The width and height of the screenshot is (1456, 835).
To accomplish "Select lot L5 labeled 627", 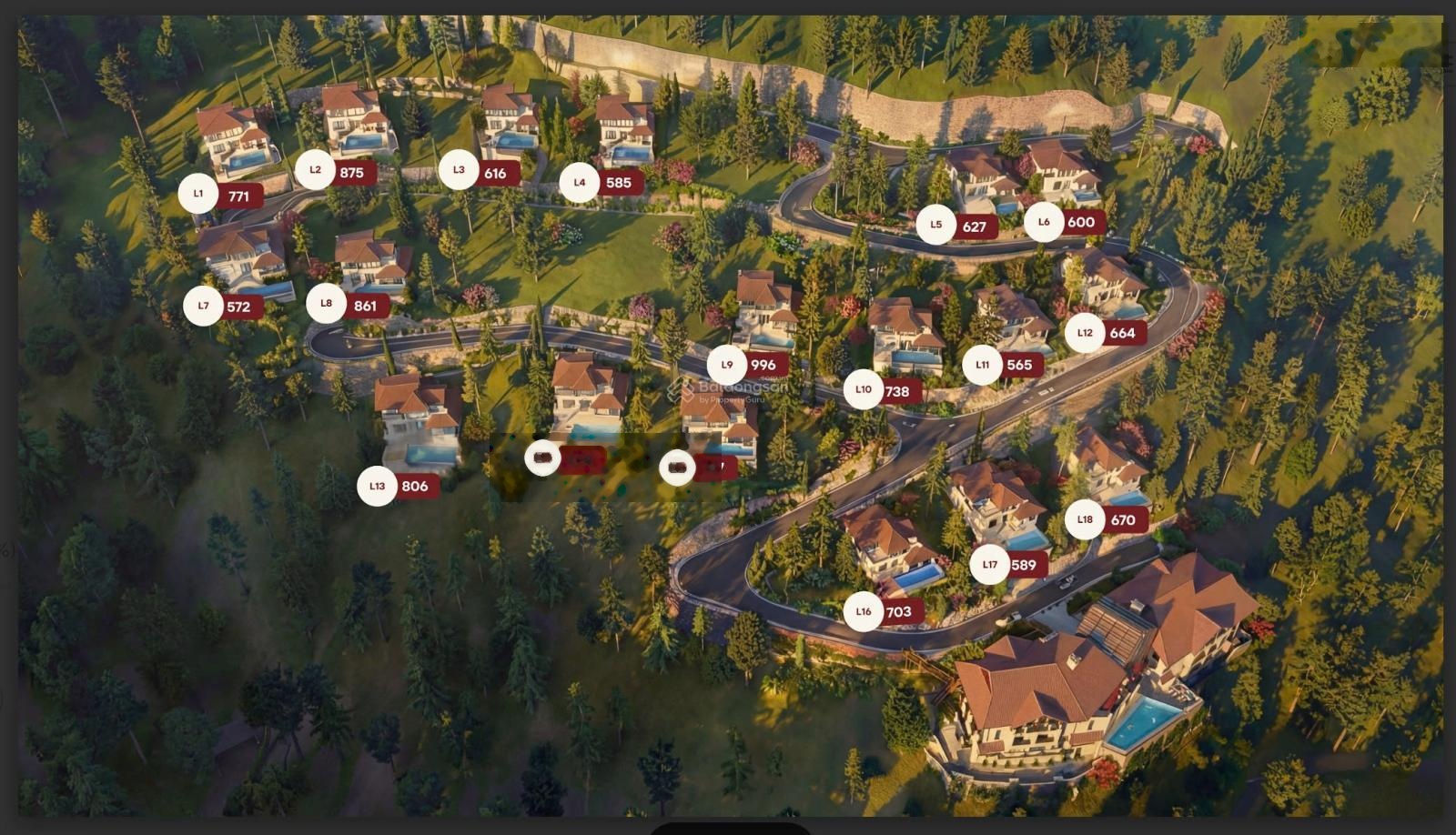I will (x=936, y=225).
